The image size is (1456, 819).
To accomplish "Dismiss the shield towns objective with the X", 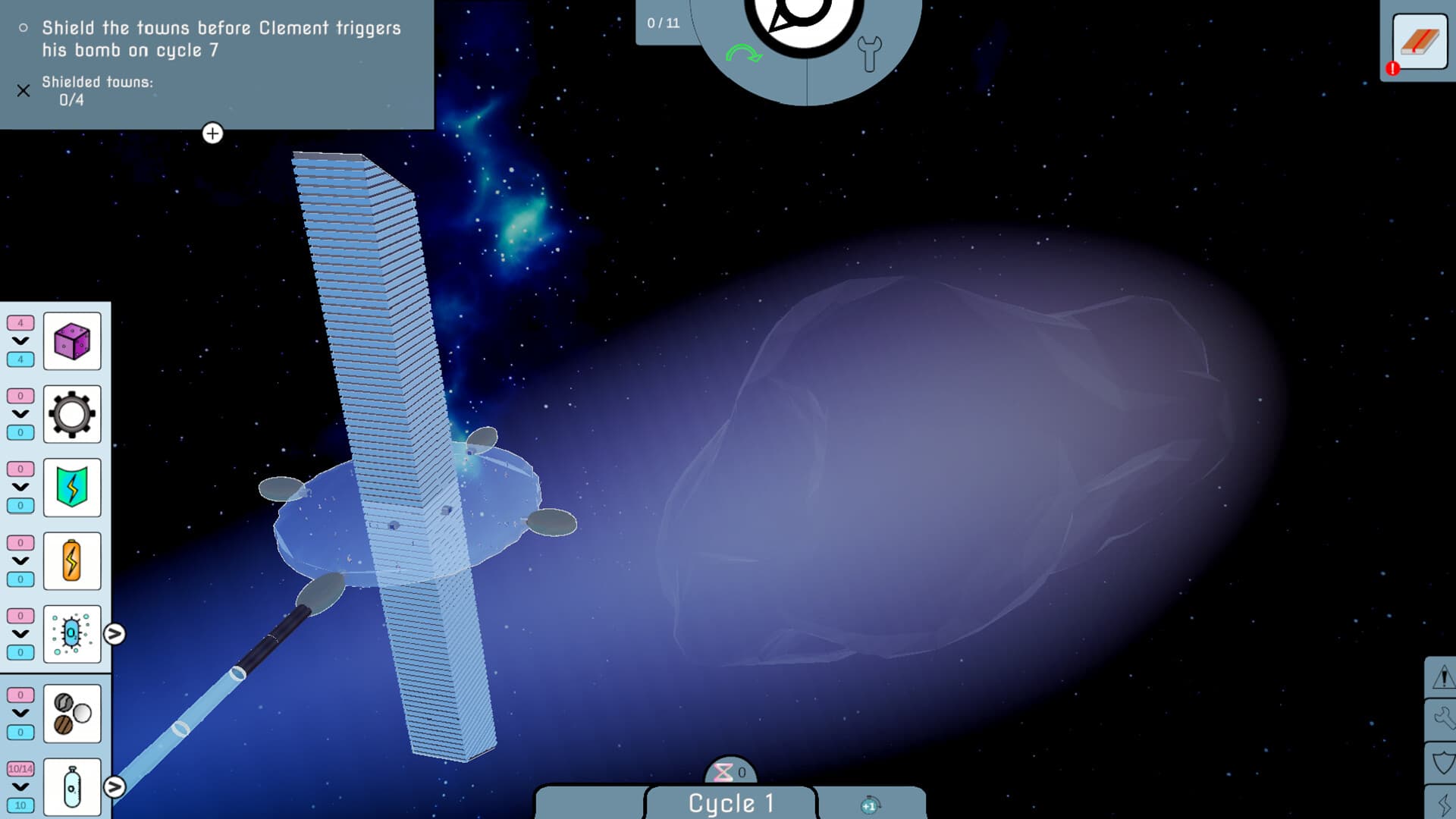I will click(23, 91).
